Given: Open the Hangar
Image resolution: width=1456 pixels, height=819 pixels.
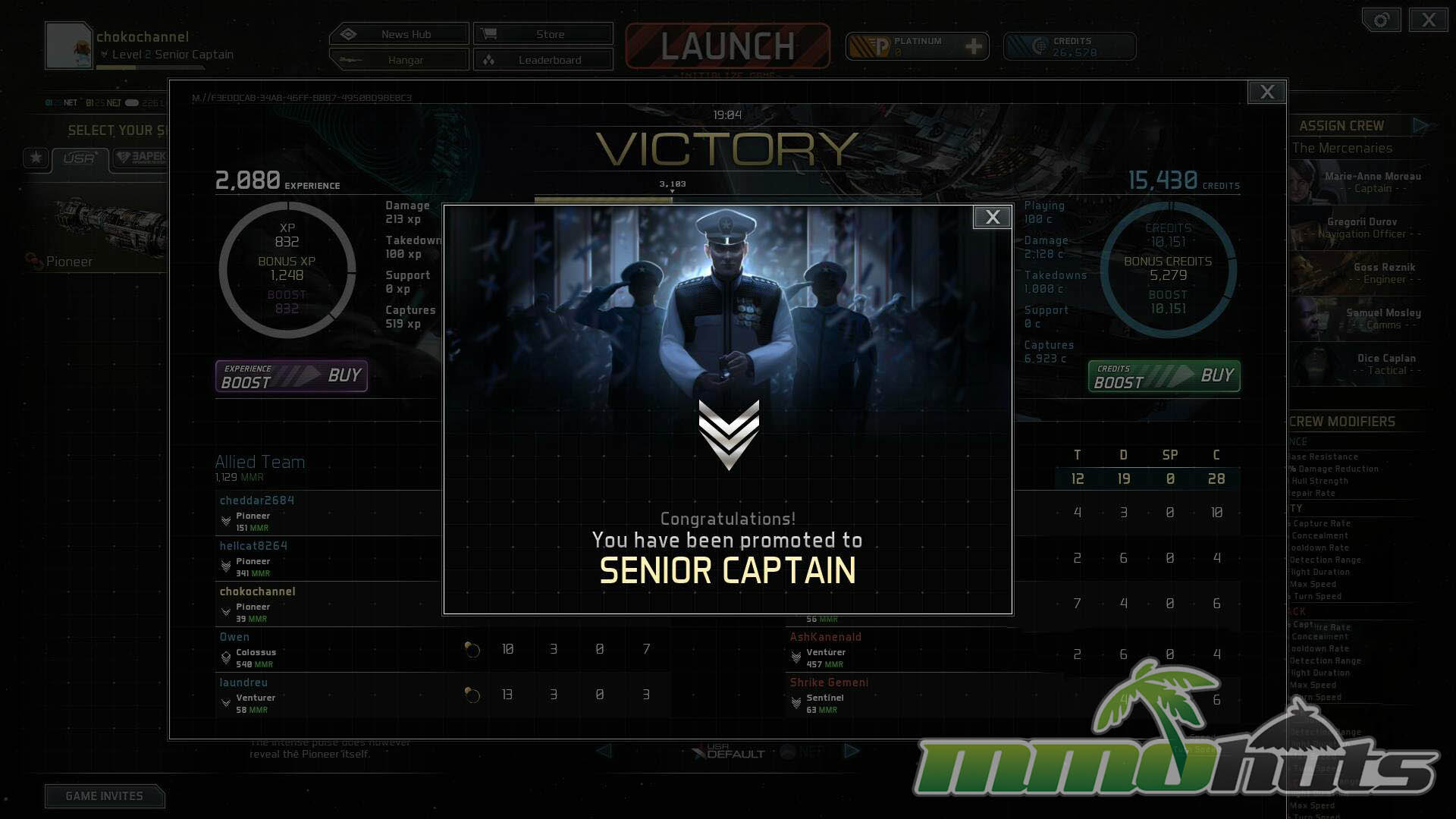Looking at the screenshot, I should pos(399,60).
